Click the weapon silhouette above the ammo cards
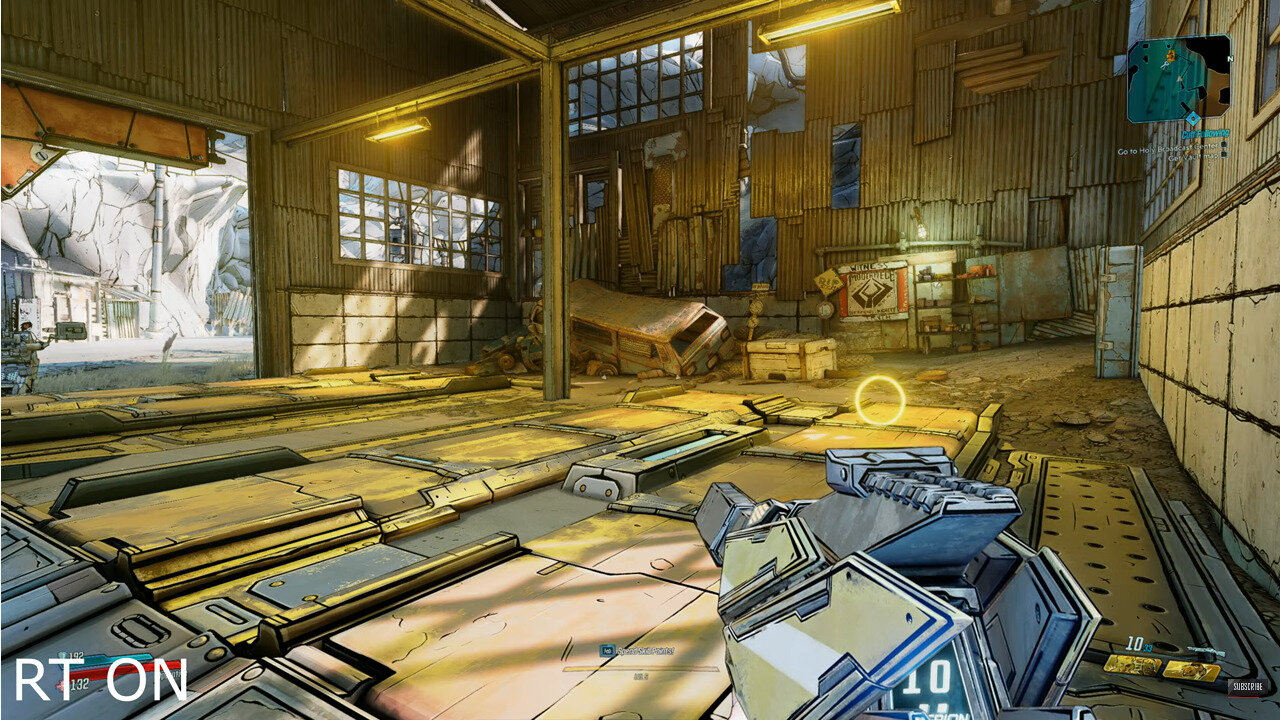Viewport: 1280px width, 720px height. coord(1205,648)
